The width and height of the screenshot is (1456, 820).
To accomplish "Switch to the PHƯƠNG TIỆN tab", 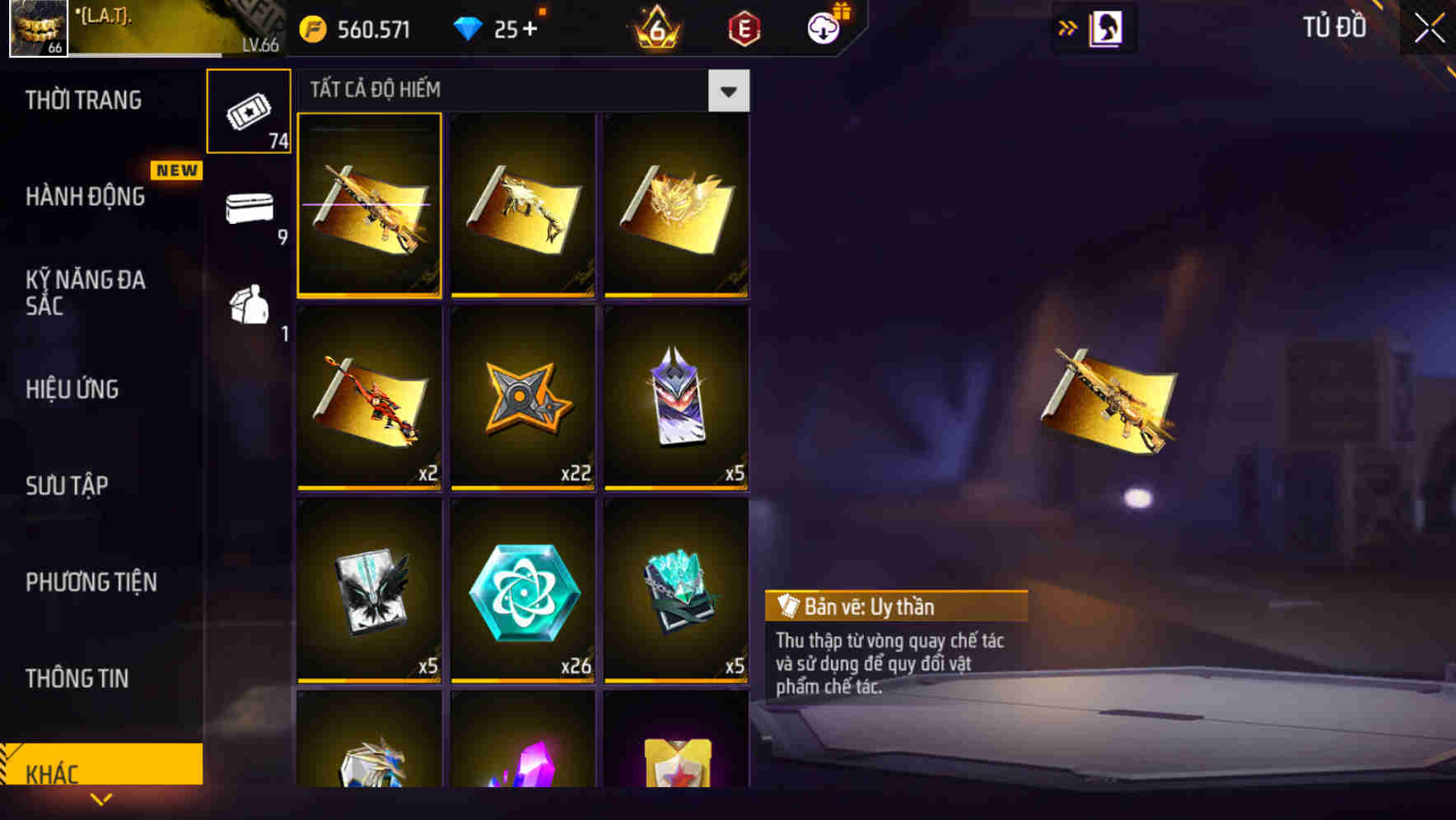I will pos(91,582).
